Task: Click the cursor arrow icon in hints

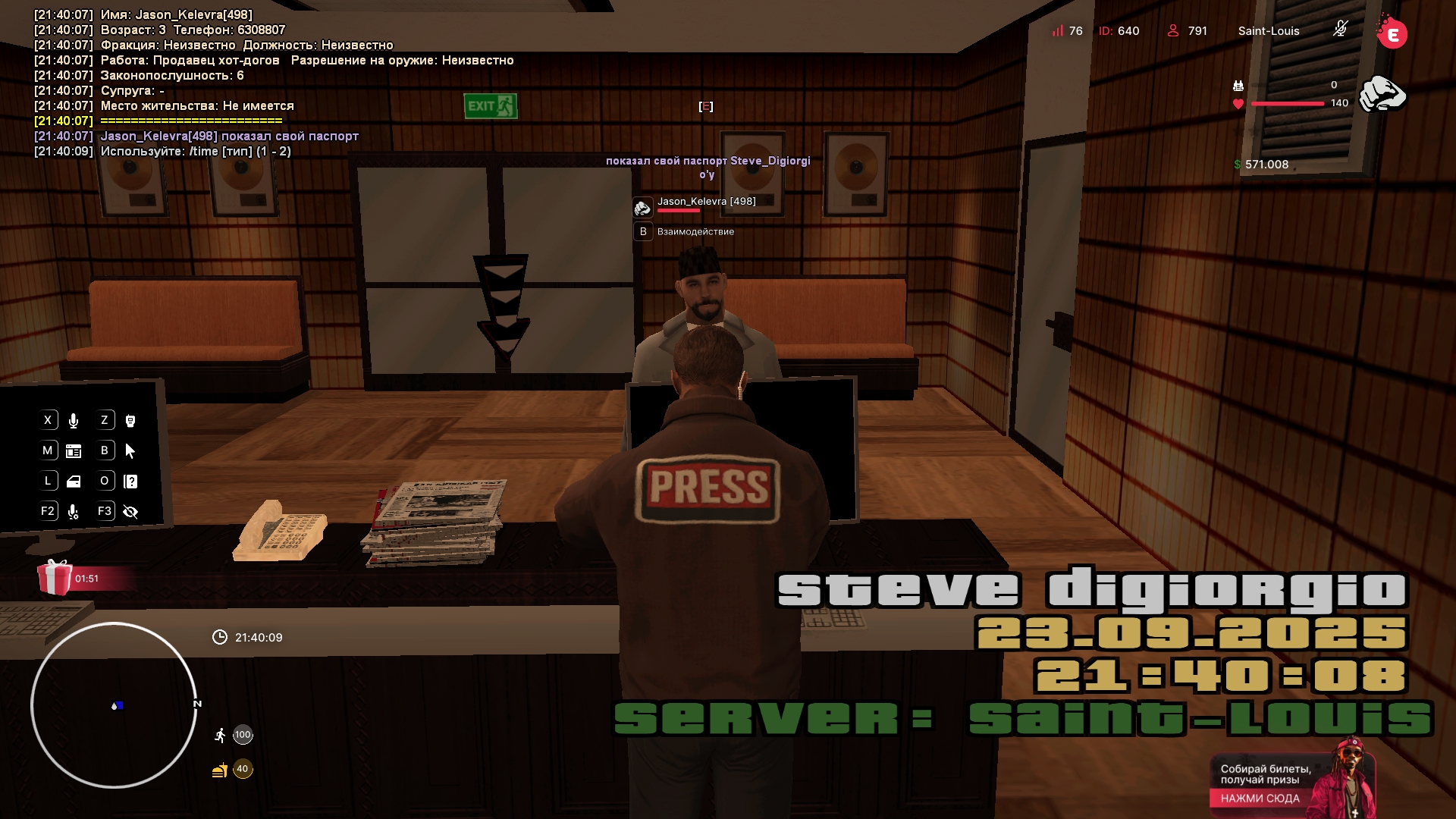Action: [x=130, y=451]
